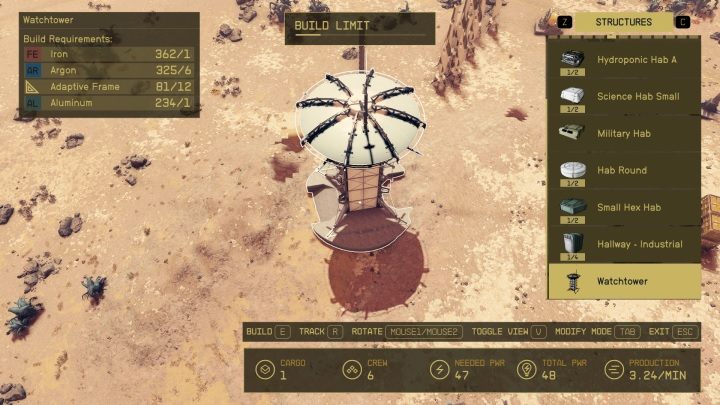
Task: Select the Hab Round structure
Action: click(x=625, y=171)
